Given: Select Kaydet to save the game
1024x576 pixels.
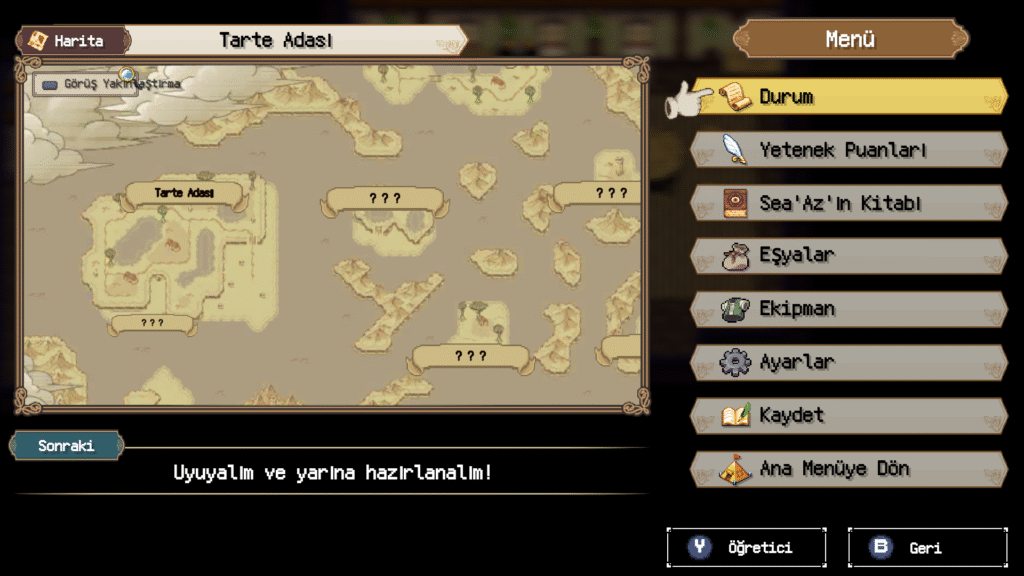Looking at the screenshot, I should 848,415.
